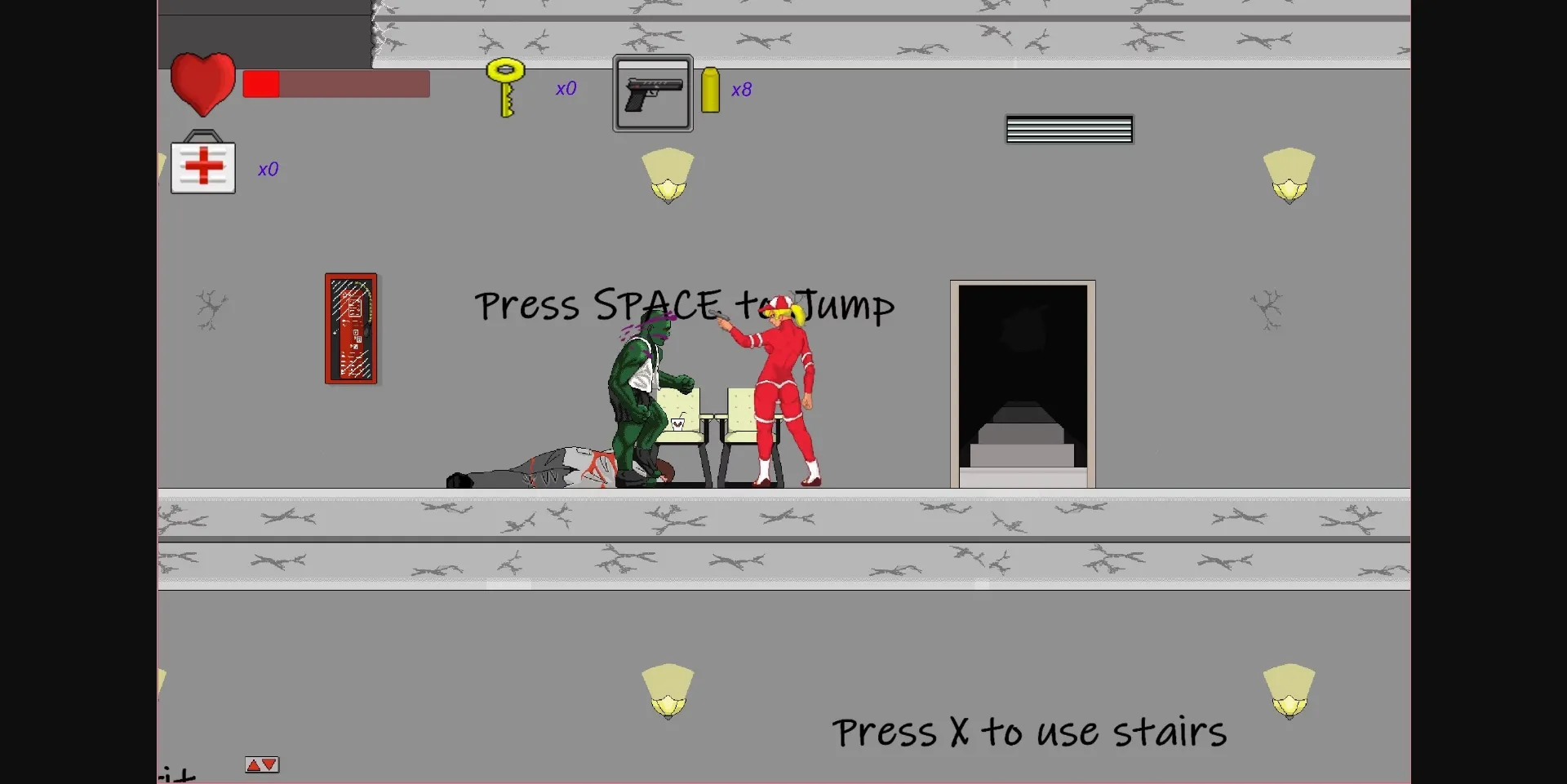Open the first aid kit icon
Viewport: 1567px width, 784px height.
pos(202,166)
